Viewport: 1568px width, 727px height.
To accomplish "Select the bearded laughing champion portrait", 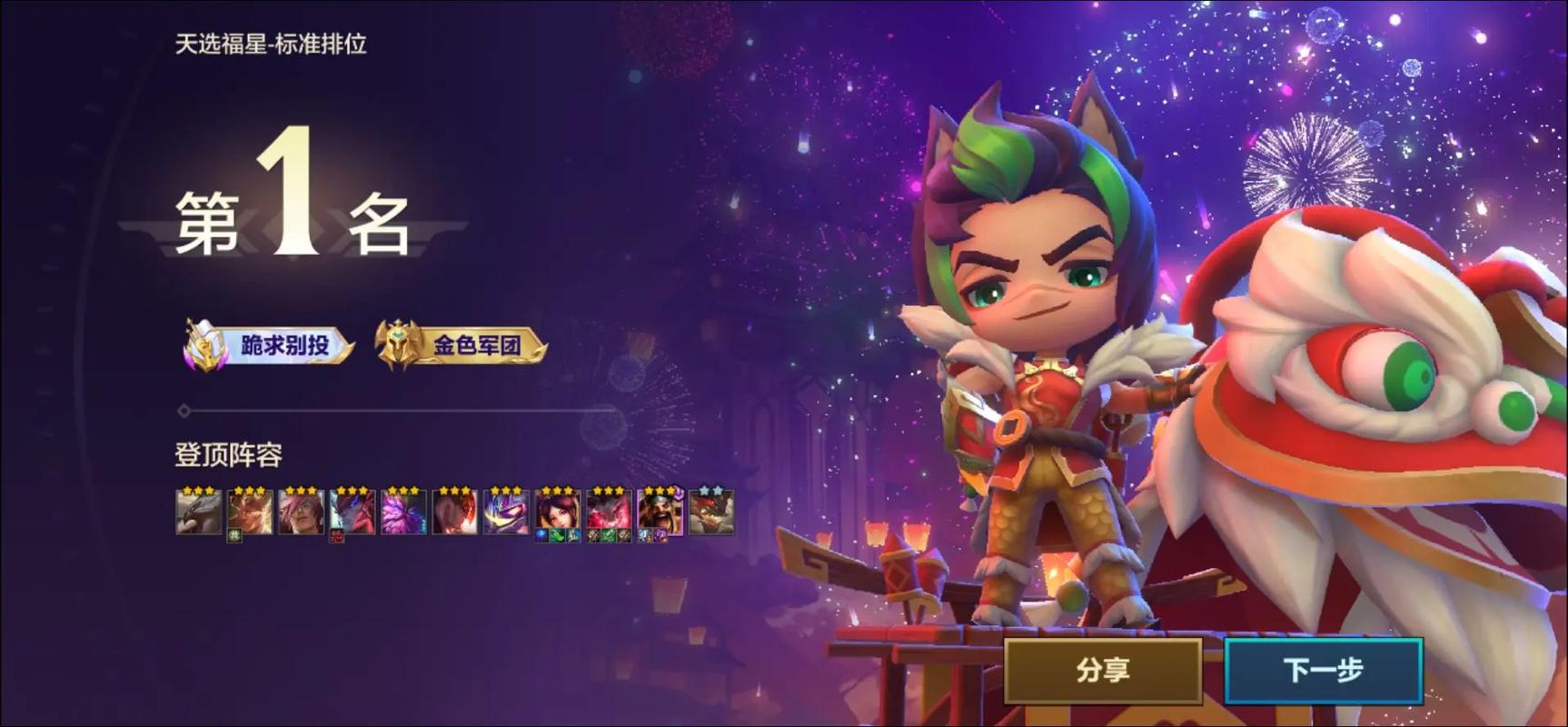I will [660, 512].
